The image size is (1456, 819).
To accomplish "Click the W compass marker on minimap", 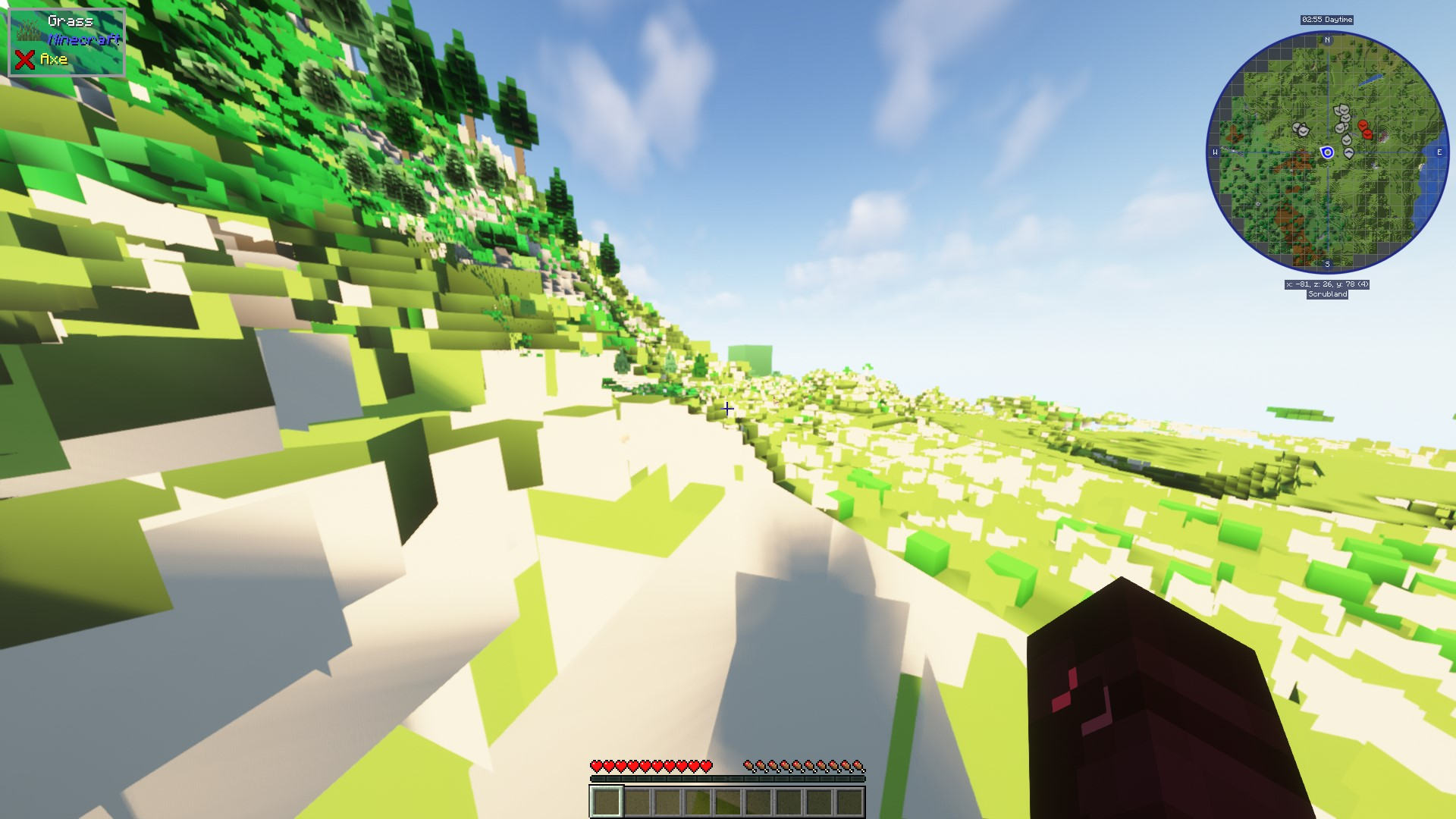I will [1216, 151].
